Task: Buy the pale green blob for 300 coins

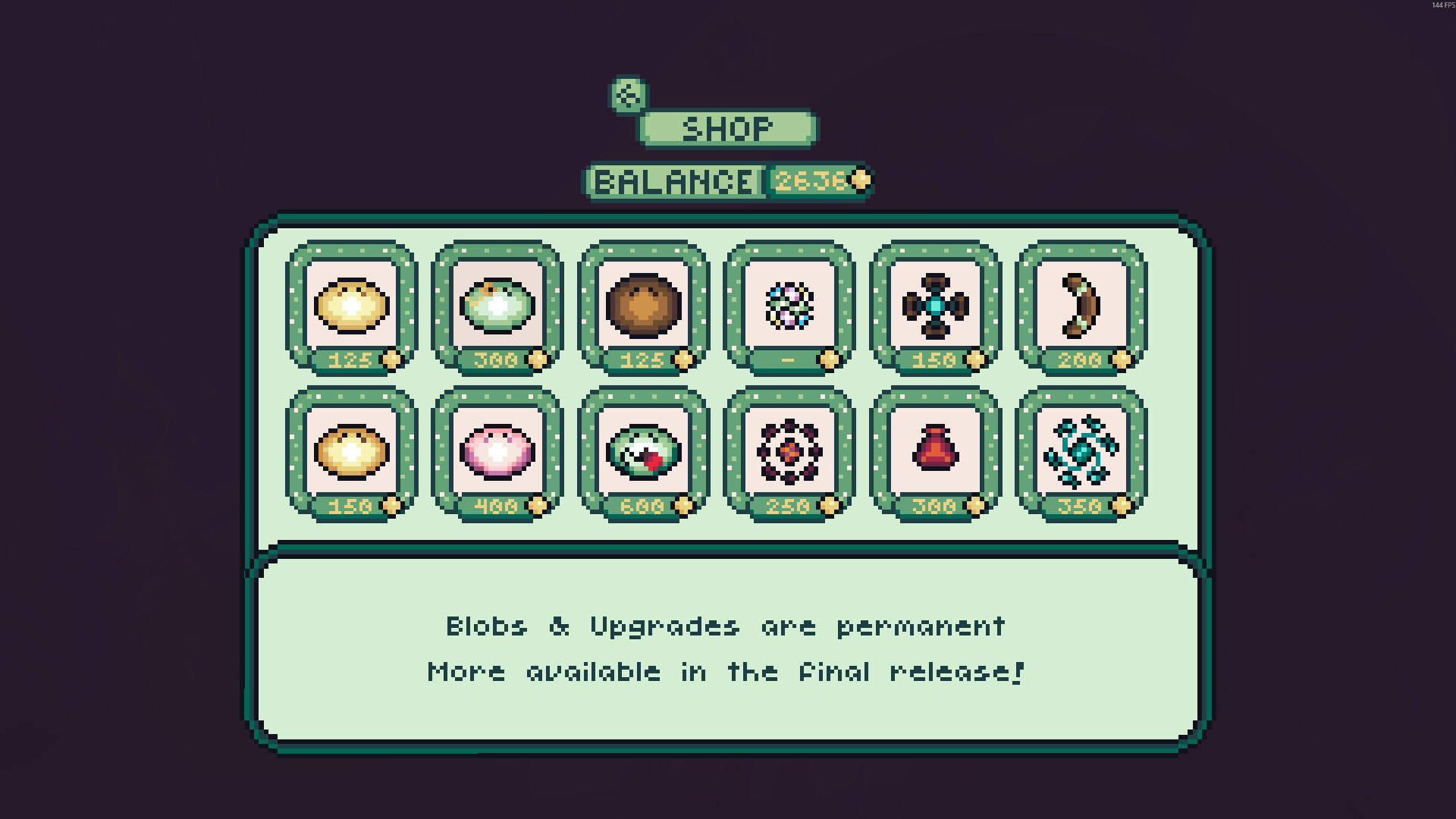Action: point(497,305)
